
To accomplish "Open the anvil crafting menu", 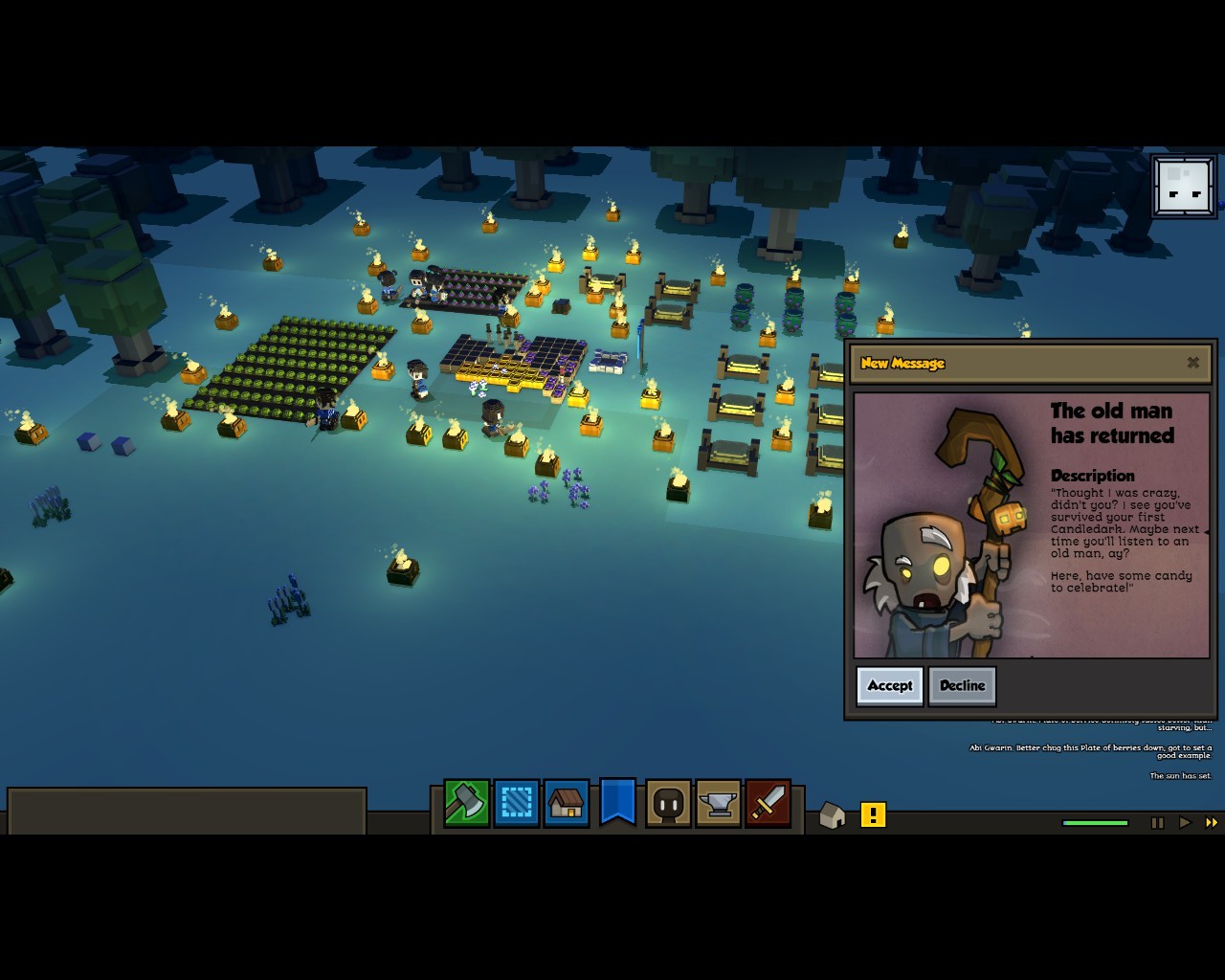I will 718,803.
